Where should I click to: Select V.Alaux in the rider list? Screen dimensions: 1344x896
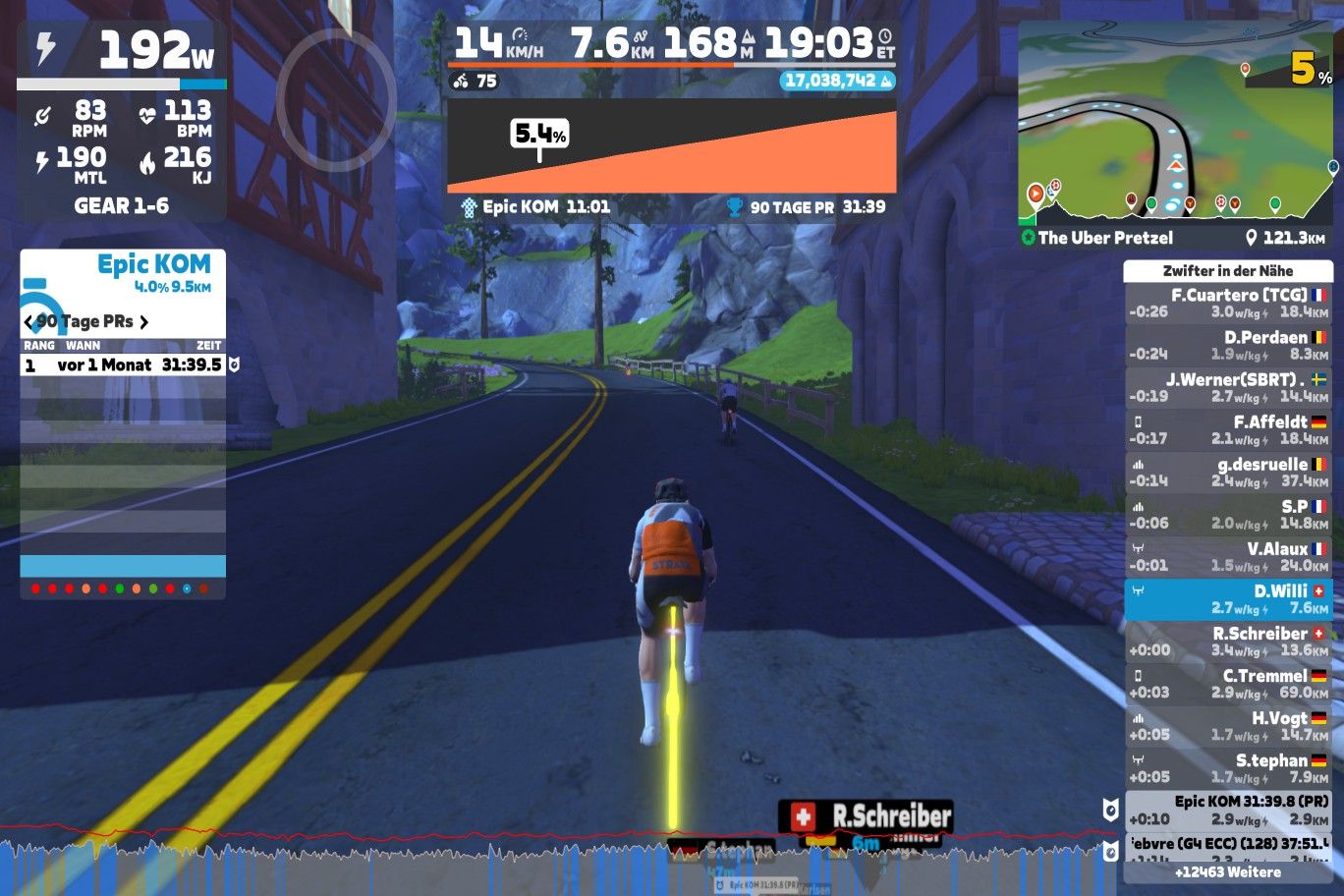point(1228,556)
